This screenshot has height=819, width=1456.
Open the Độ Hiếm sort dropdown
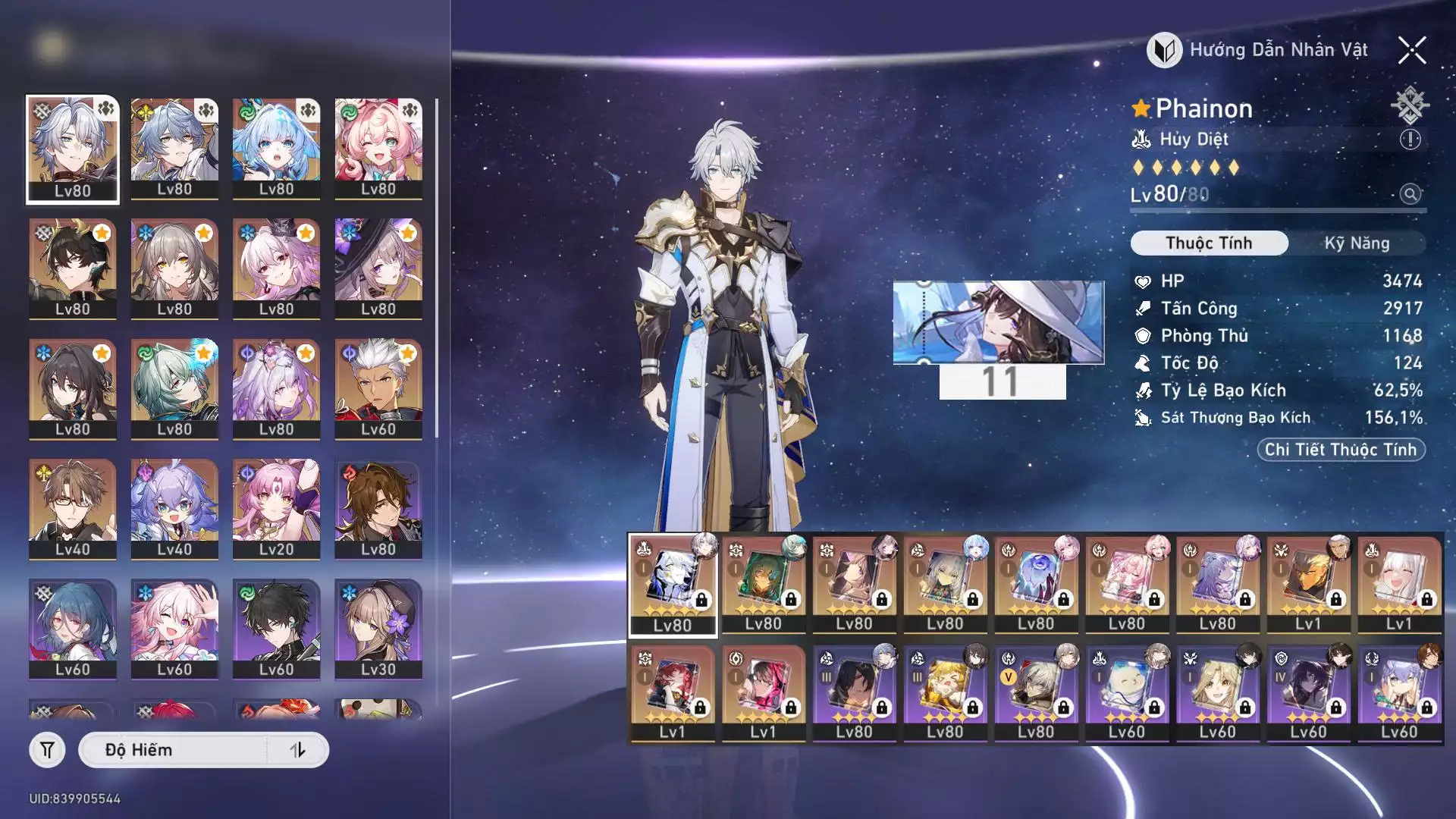click(x=174, y=750)
